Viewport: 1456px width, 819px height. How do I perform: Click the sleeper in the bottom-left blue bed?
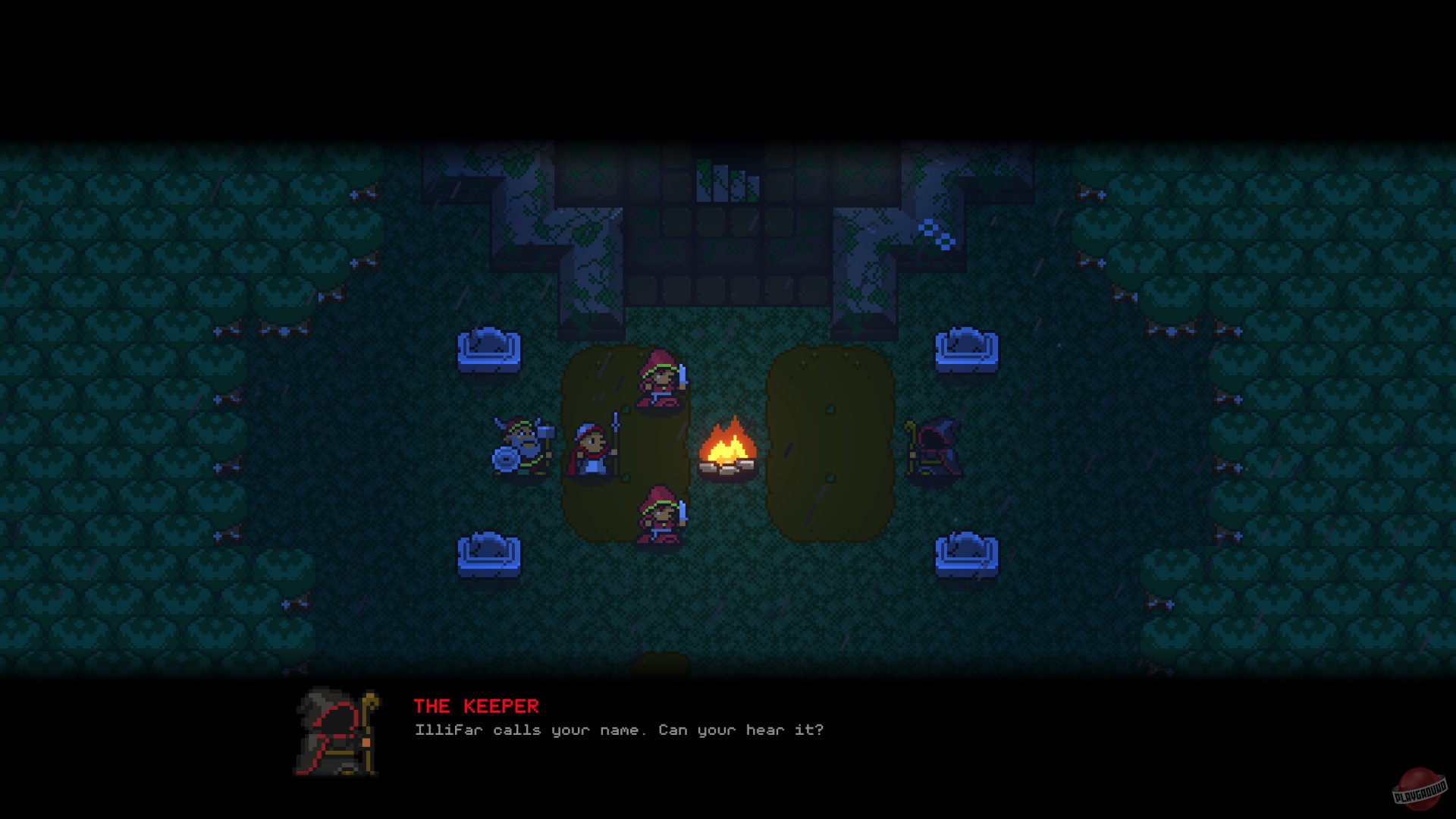(489, 550)
